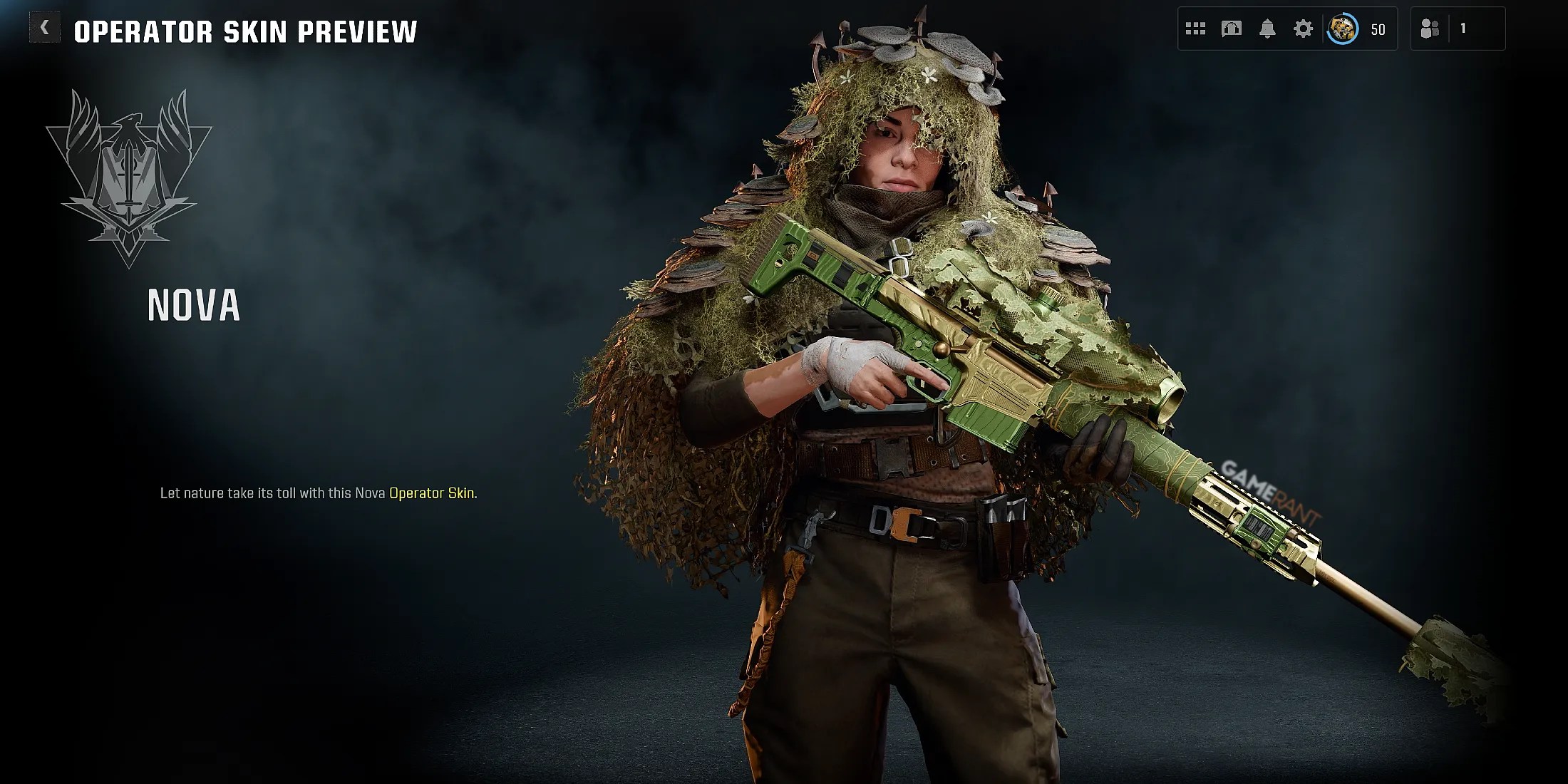Open settings with the gear icon
Viewport: 1568px width, 784px height.
tap(1303, 29)
